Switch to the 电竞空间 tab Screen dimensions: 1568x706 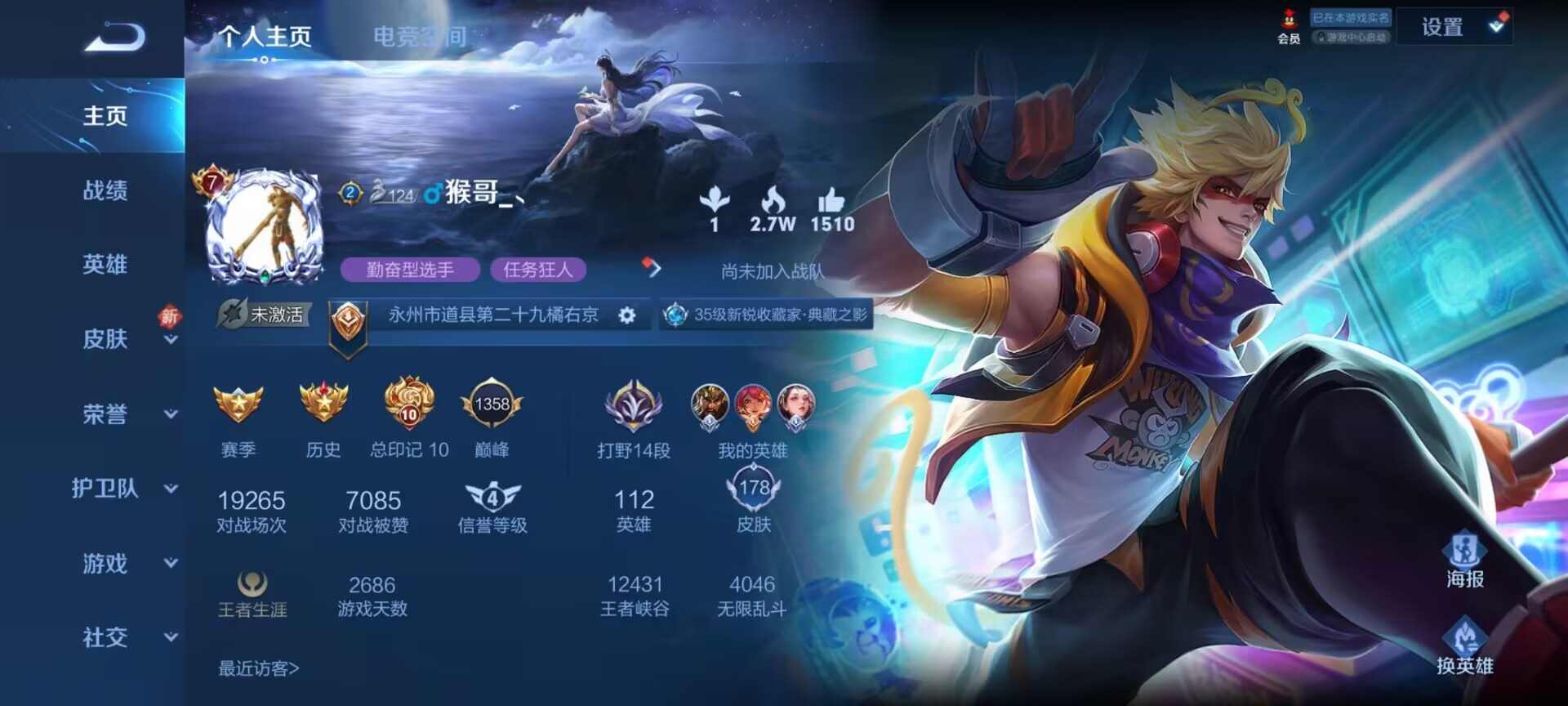(420, 37)
